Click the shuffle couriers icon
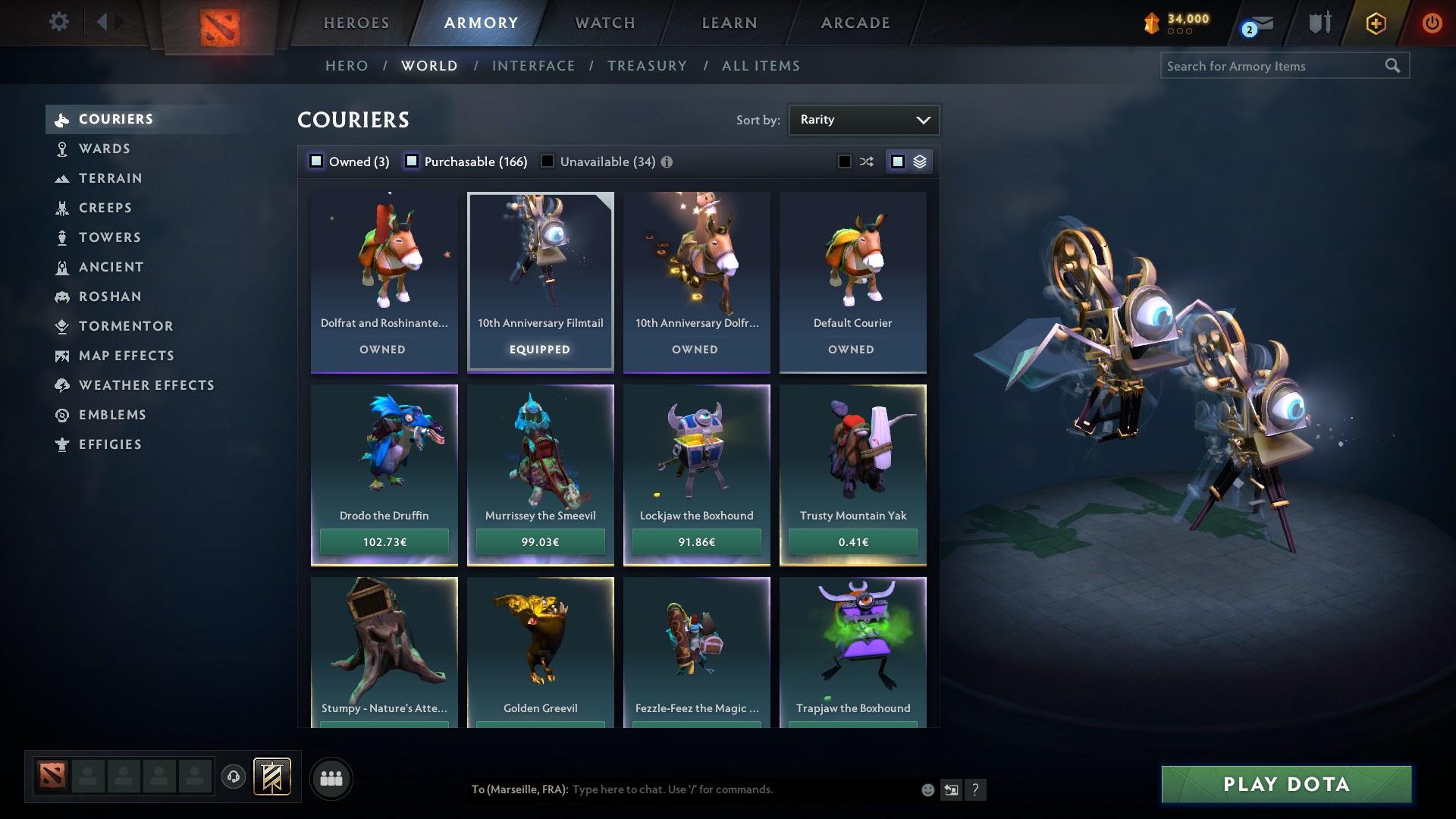Viewport: 1456px width, 819px height. [864, 161]
